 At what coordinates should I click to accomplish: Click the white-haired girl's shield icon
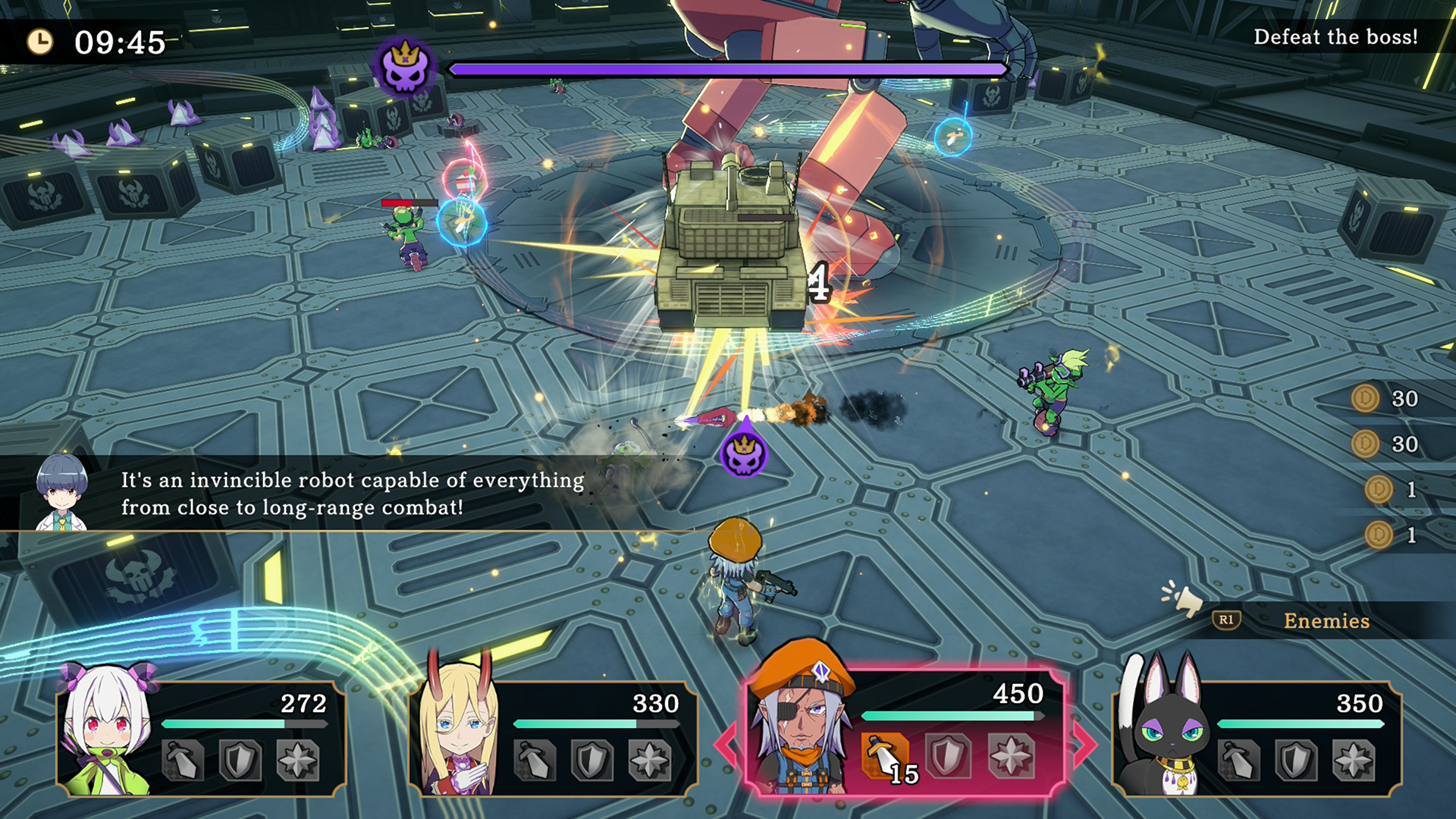[x=240, y=760]
